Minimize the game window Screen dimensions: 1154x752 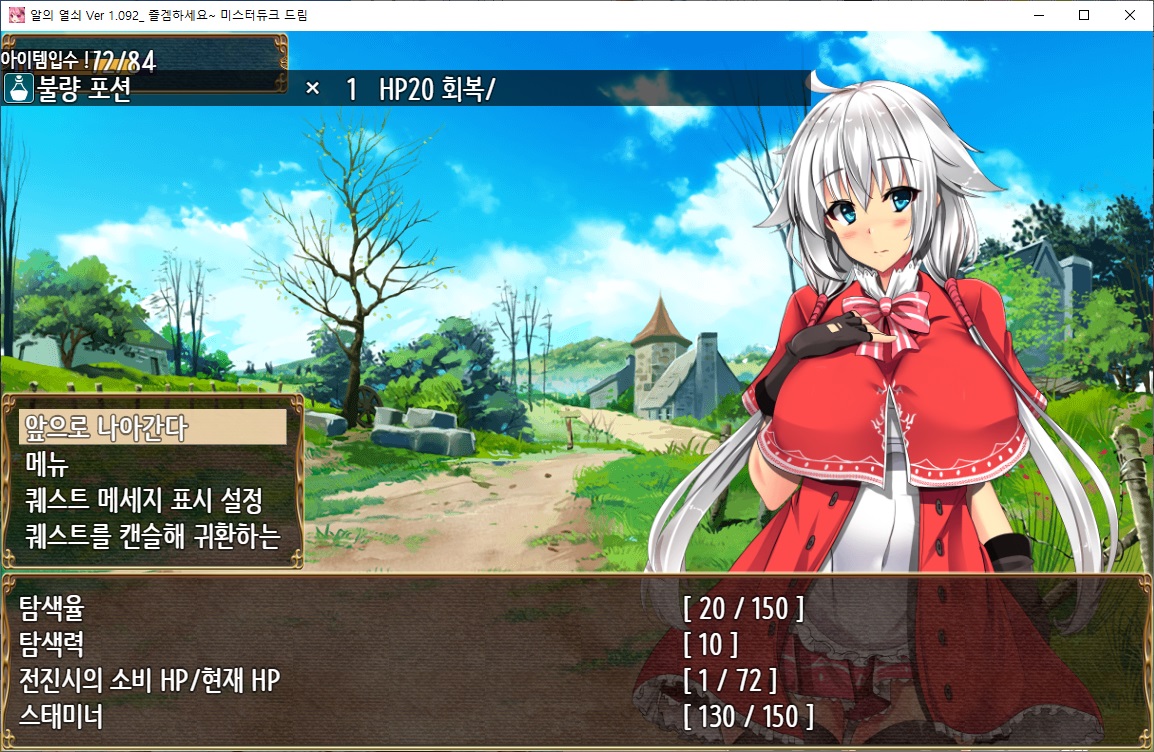click(1038, 15)
